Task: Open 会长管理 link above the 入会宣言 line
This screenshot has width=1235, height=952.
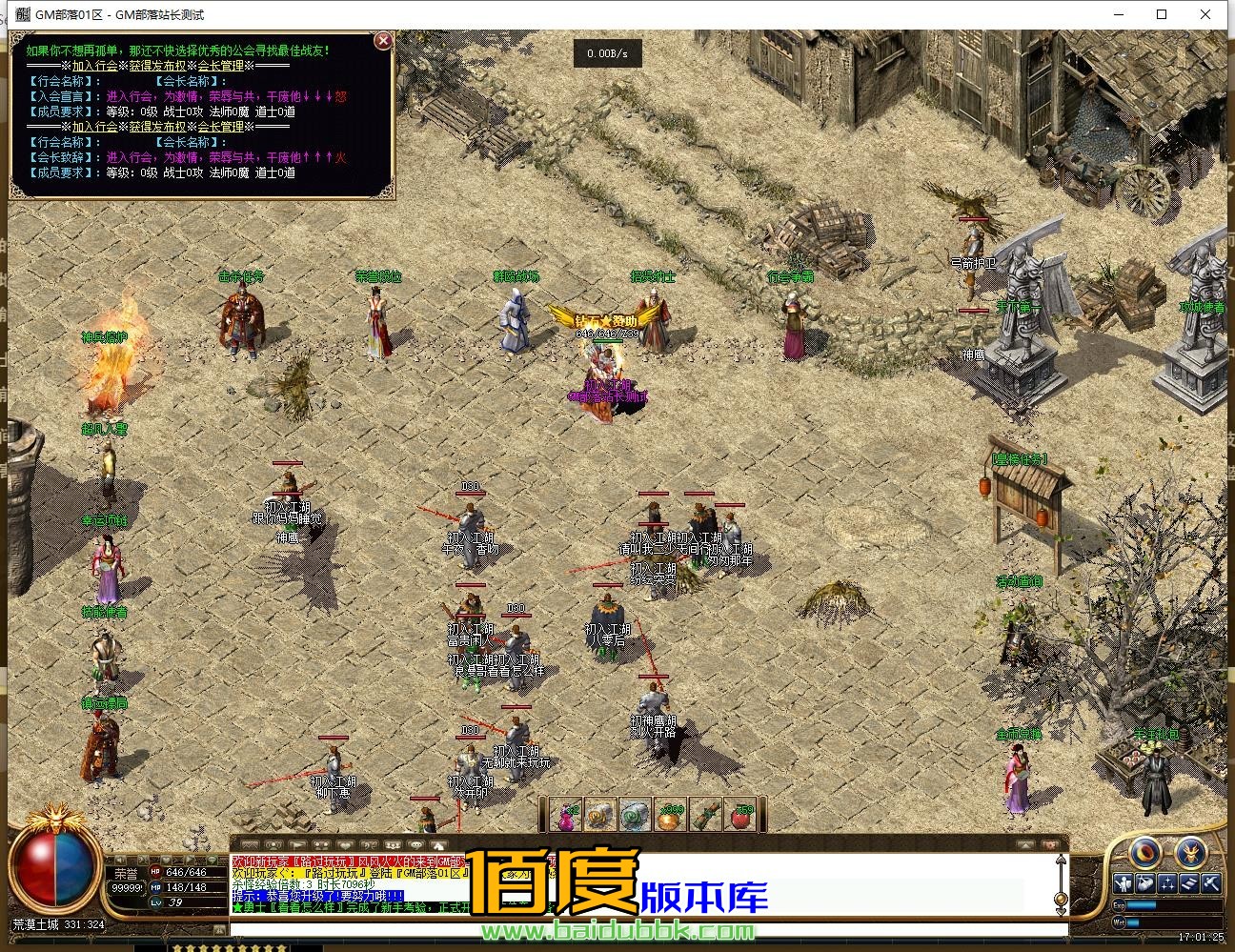Action: pos(220,66)
